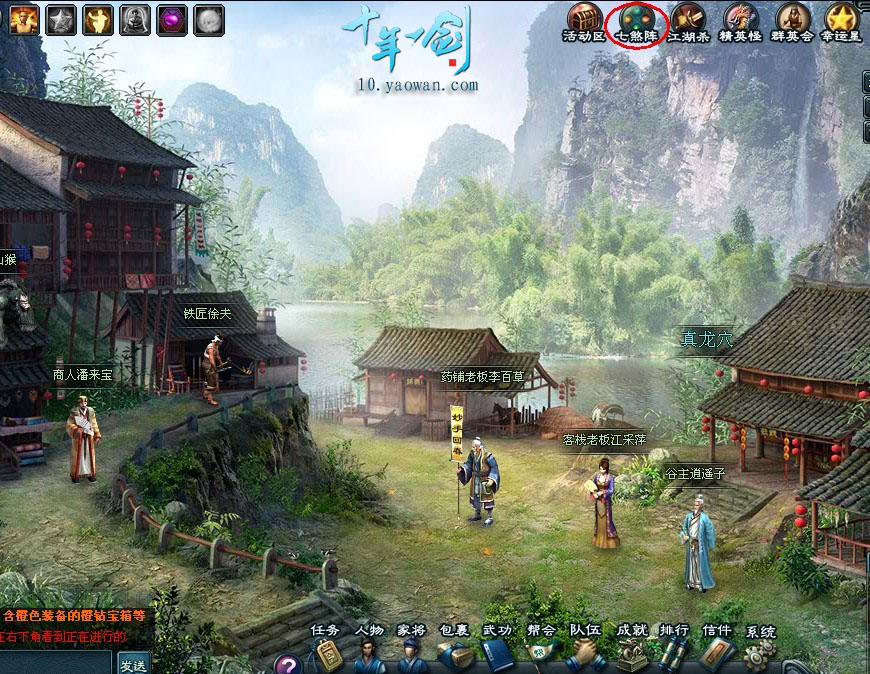The height and width of the screenshot is (674, 870).
Task: Open the 任务 quest menu
Action: [326, 654]
